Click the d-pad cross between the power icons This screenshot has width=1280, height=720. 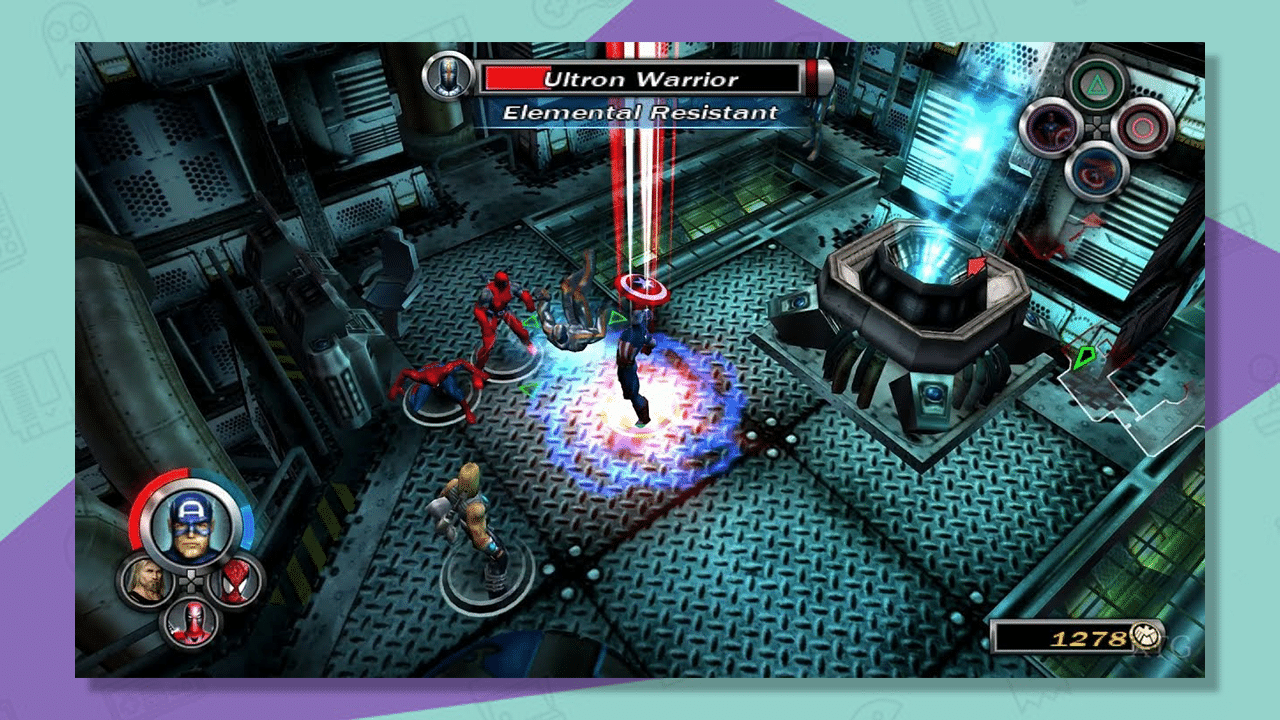coord(1097,127)
